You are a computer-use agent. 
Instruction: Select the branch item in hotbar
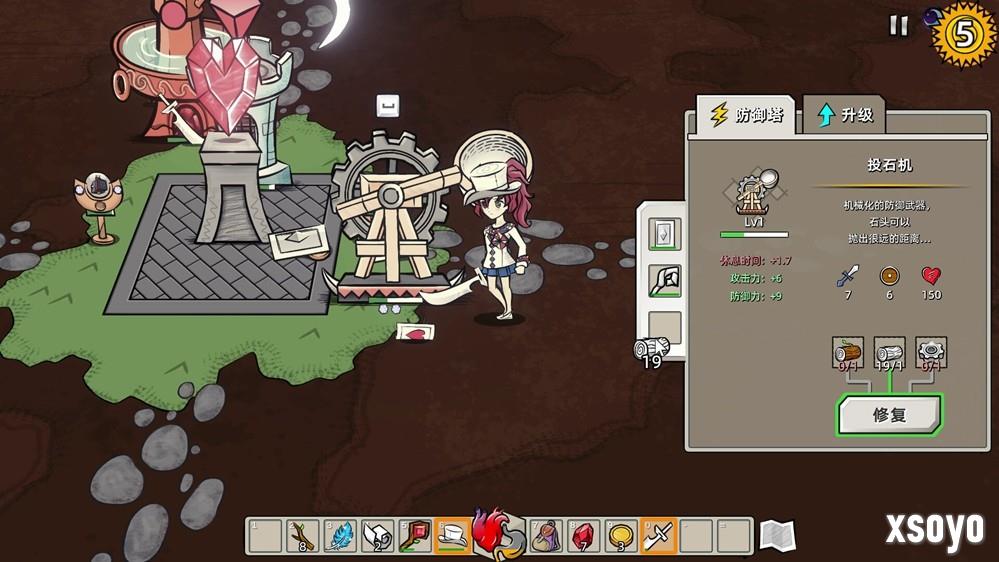pyautogui.click(x=302, y=536)
